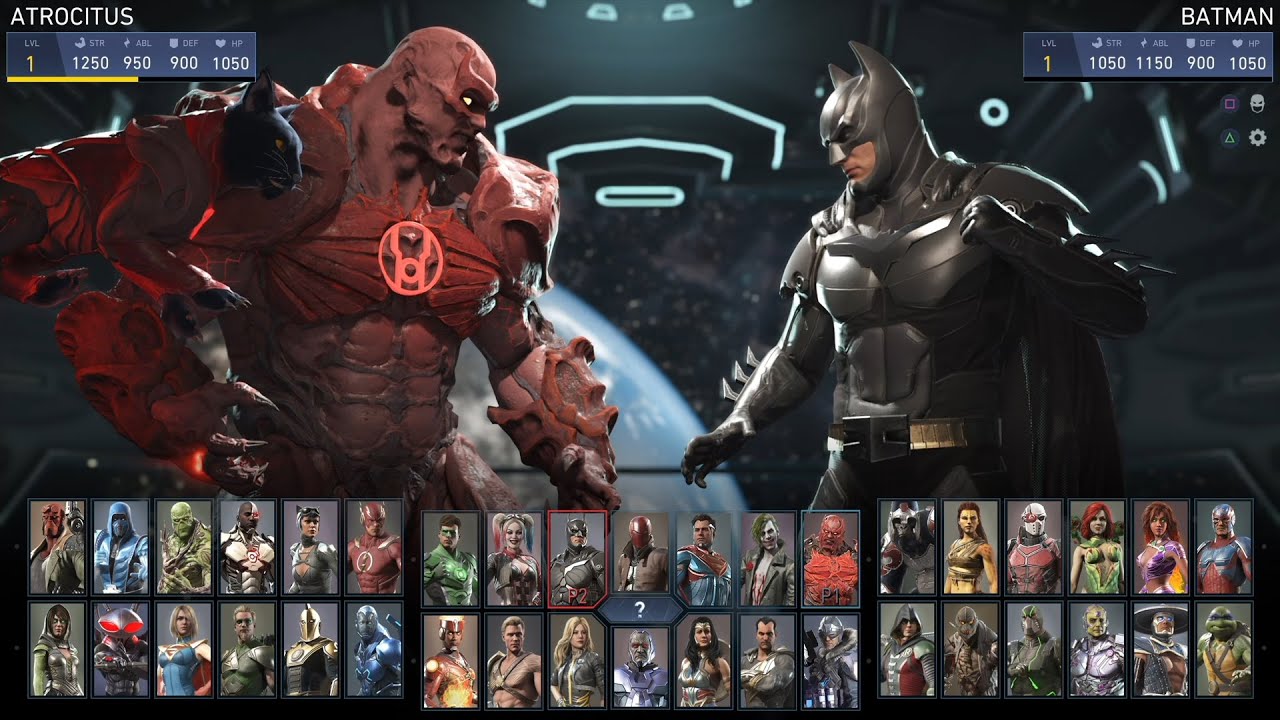Select Deadshot's masked portrait
The width and height of the screenshot is (1280, 720).
tap(1031, 550)
